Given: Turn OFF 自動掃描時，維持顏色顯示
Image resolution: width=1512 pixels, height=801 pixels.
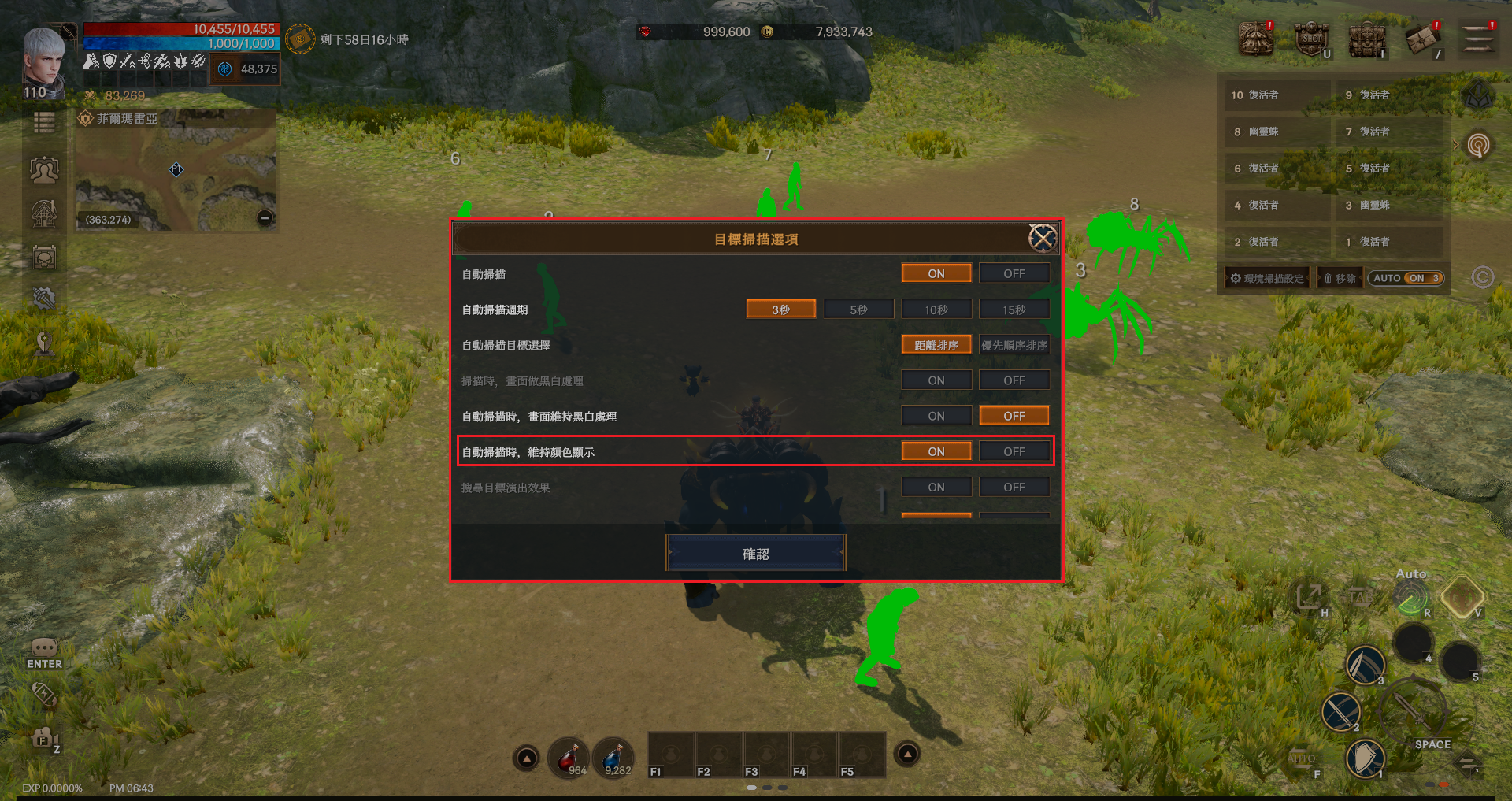Looking at the screenshot, I should (1014, 451).
